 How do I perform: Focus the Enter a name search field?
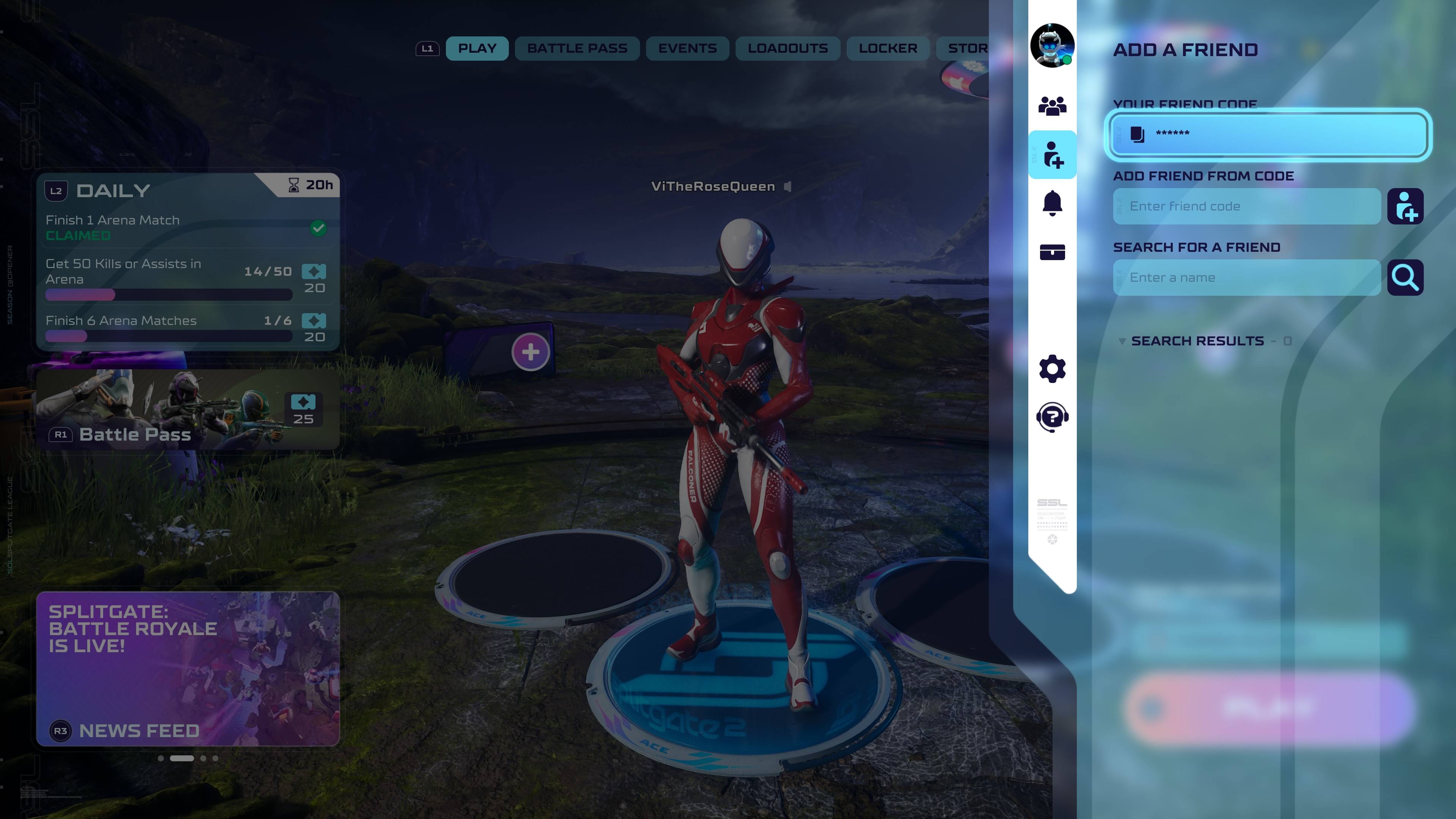coord(1246,278)
